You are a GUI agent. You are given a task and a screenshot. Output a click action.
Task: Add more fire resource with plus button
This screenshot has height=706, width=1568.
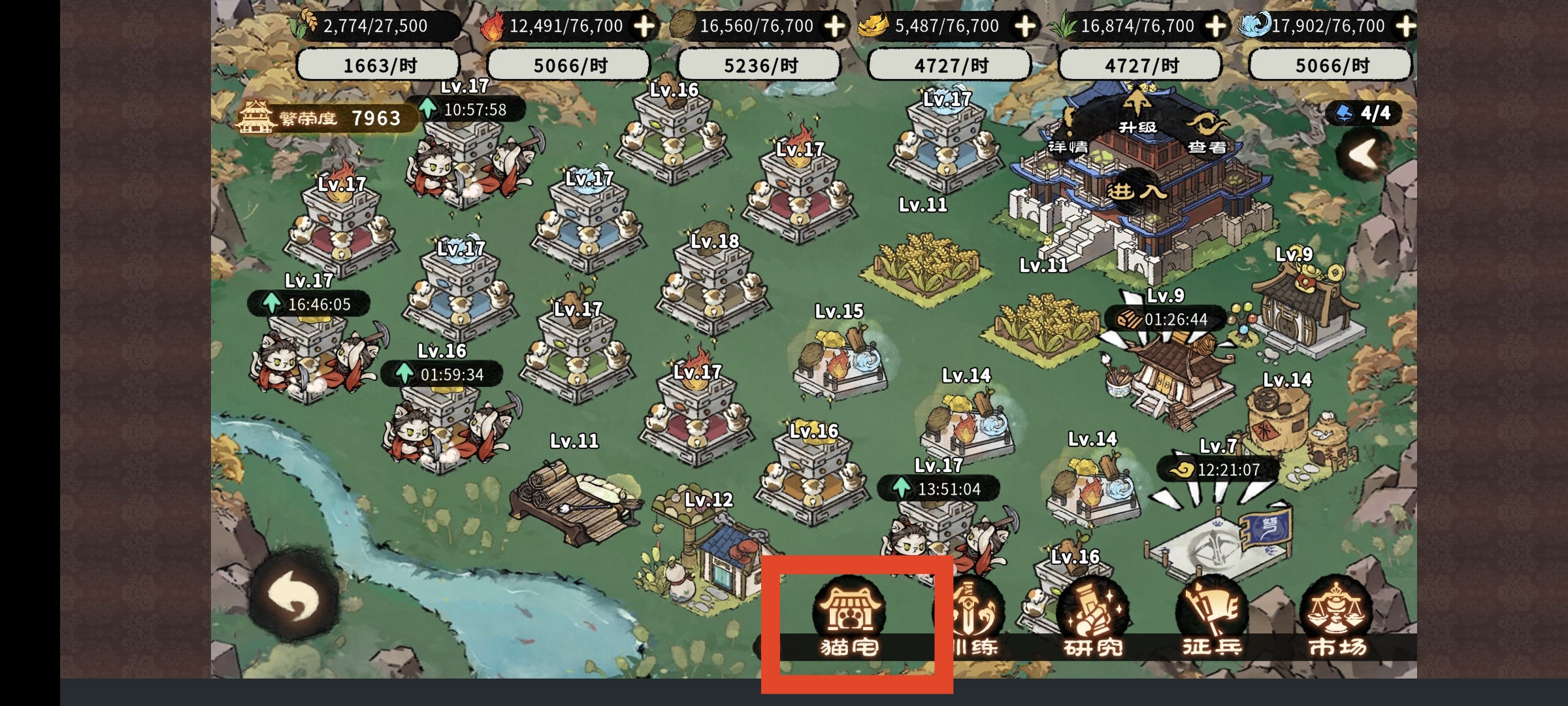coord(644,26)
